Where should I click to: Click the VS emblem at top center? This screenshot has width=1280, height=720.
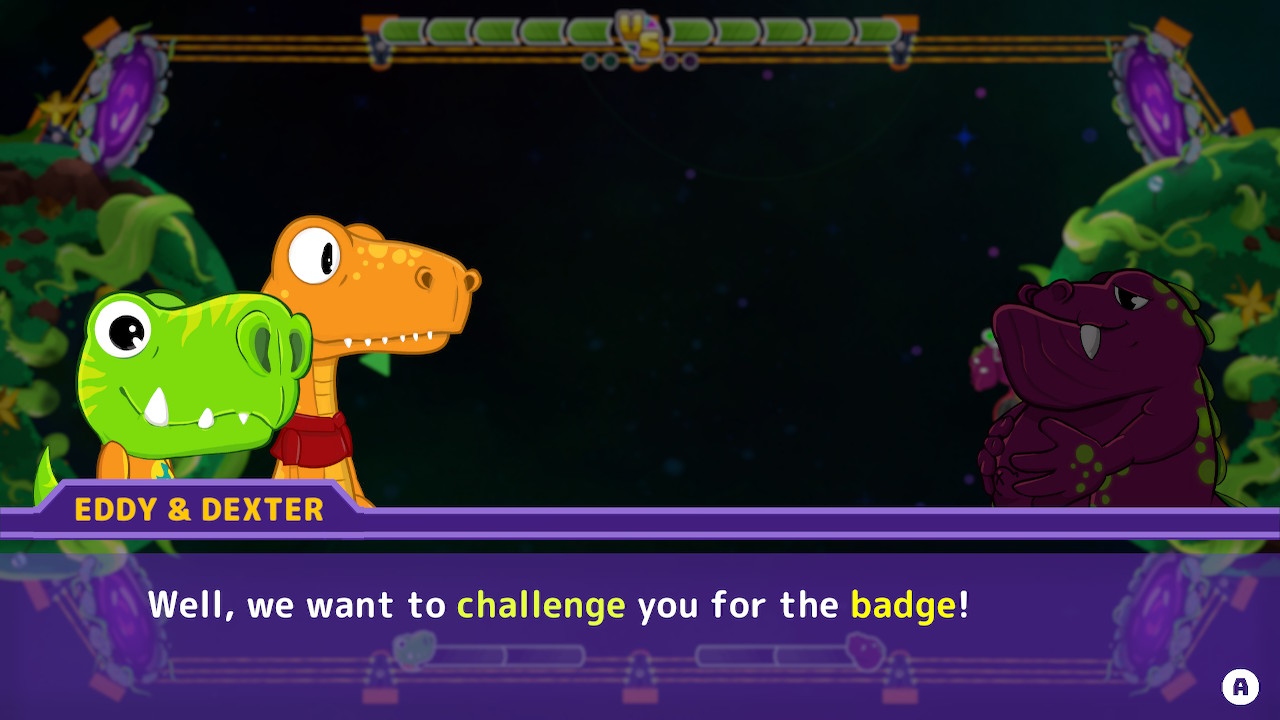click(641, 33)
